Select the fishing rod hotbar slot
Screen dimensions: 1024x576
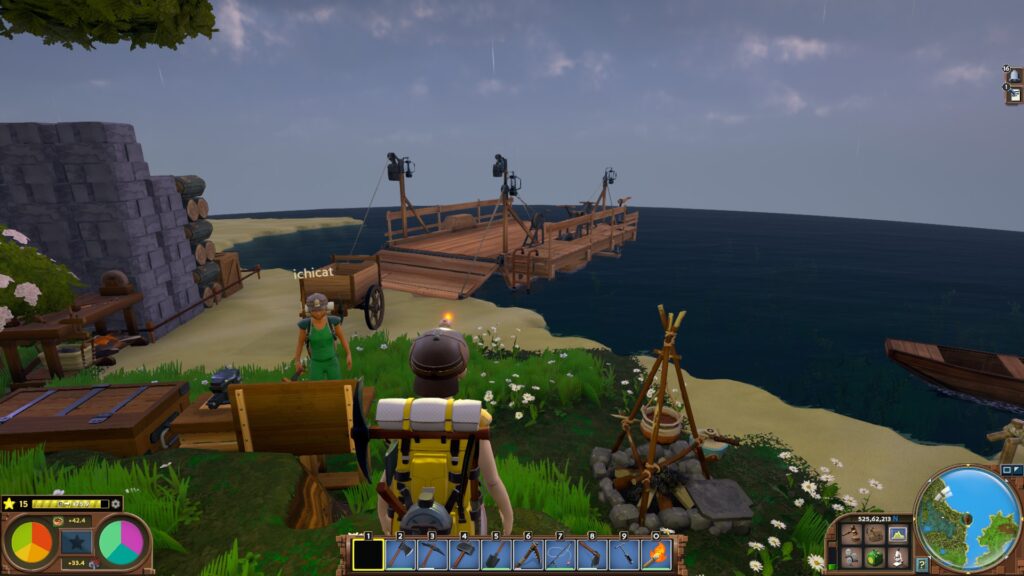[x=561, y=554]
